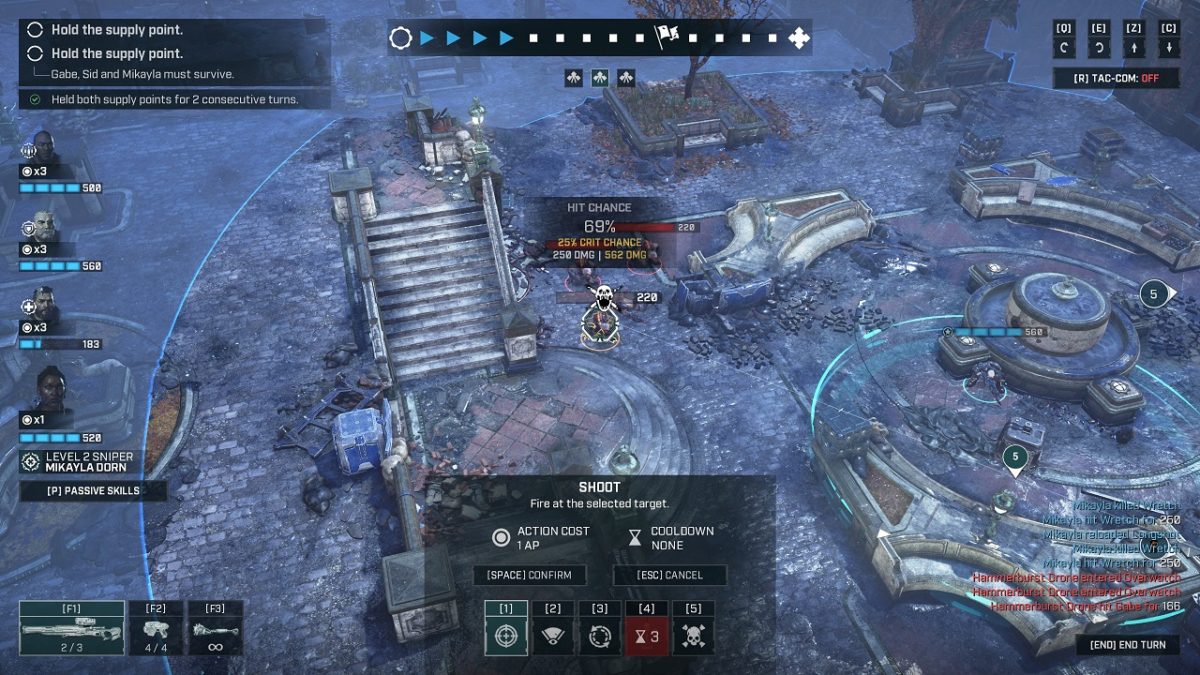Activate the crosshair Shoot ability

tap(506, 635)
